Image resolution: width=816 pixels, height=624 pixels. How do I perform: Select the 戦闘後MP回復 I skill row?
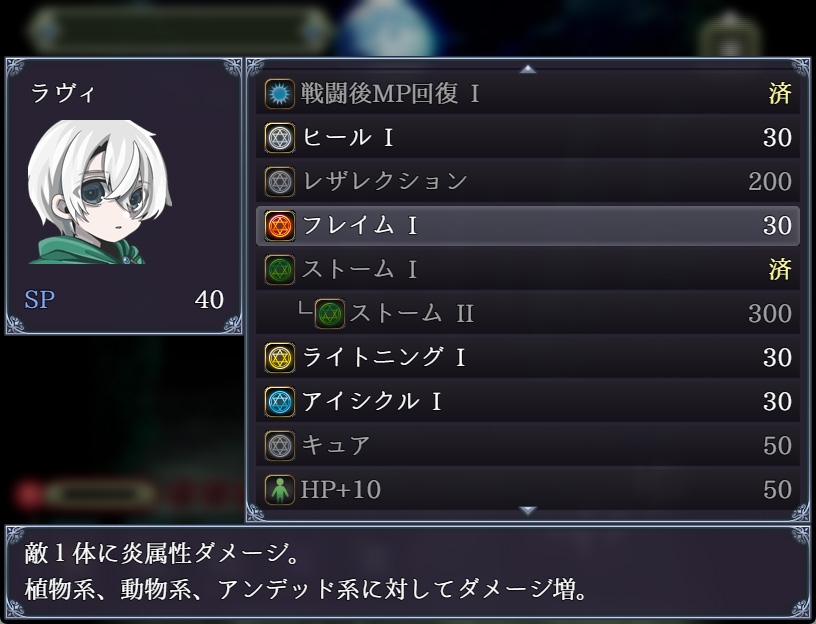[527, 94]
